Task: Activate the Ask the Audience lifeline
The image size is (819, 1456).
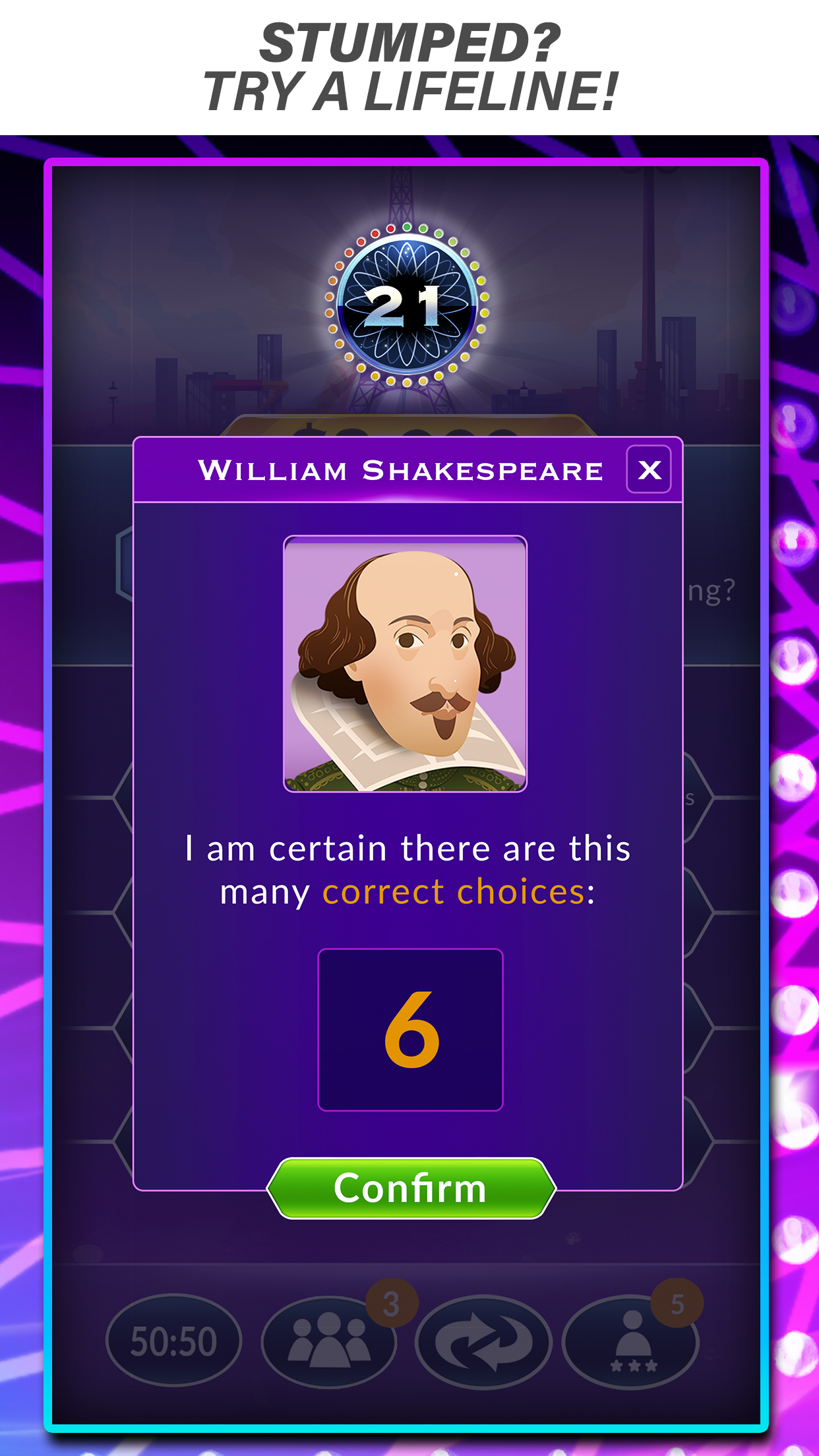Action: point(329,1341)
